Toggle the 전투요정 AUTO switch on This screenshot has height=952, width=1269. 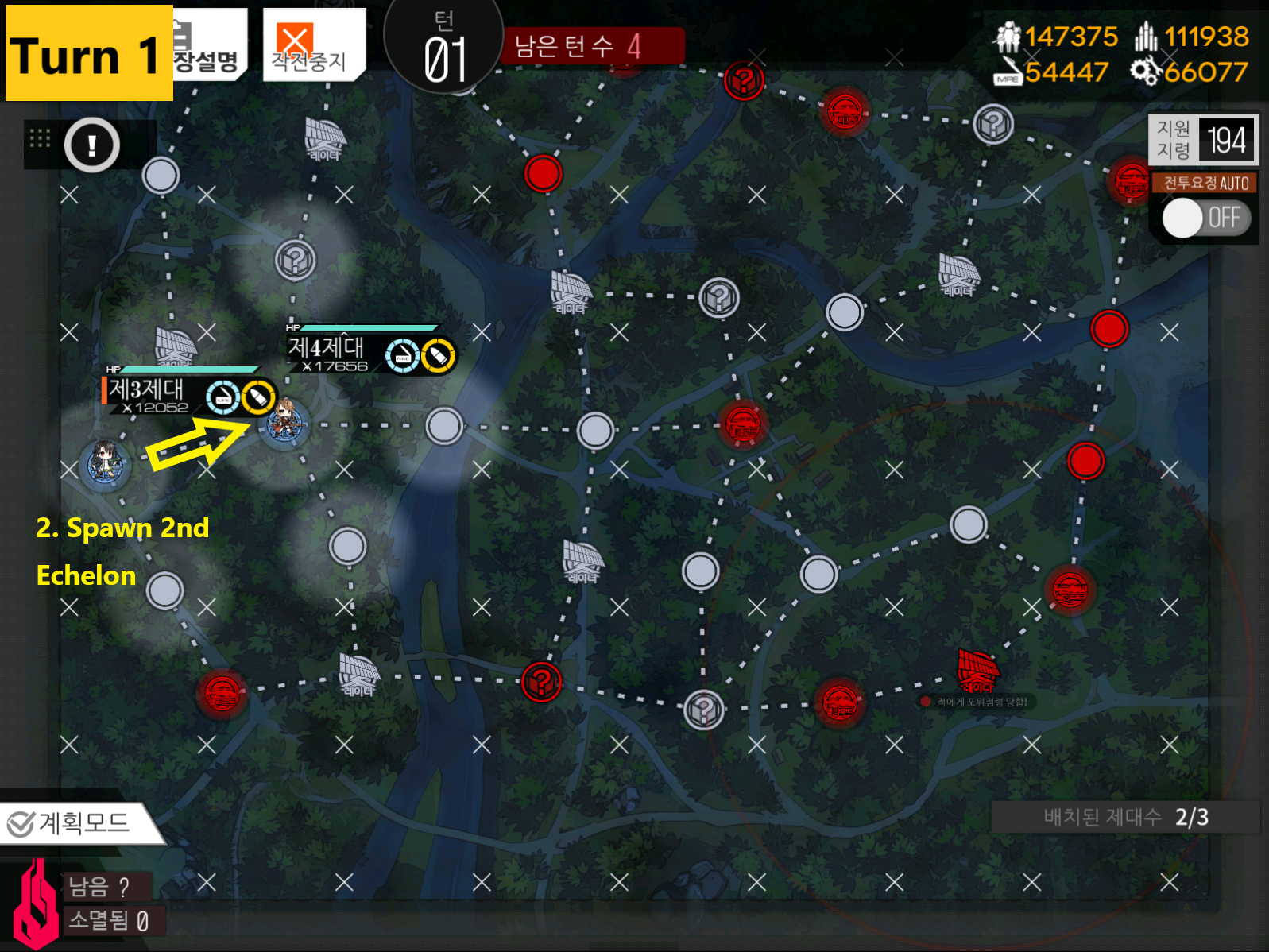pos(1205,218)
